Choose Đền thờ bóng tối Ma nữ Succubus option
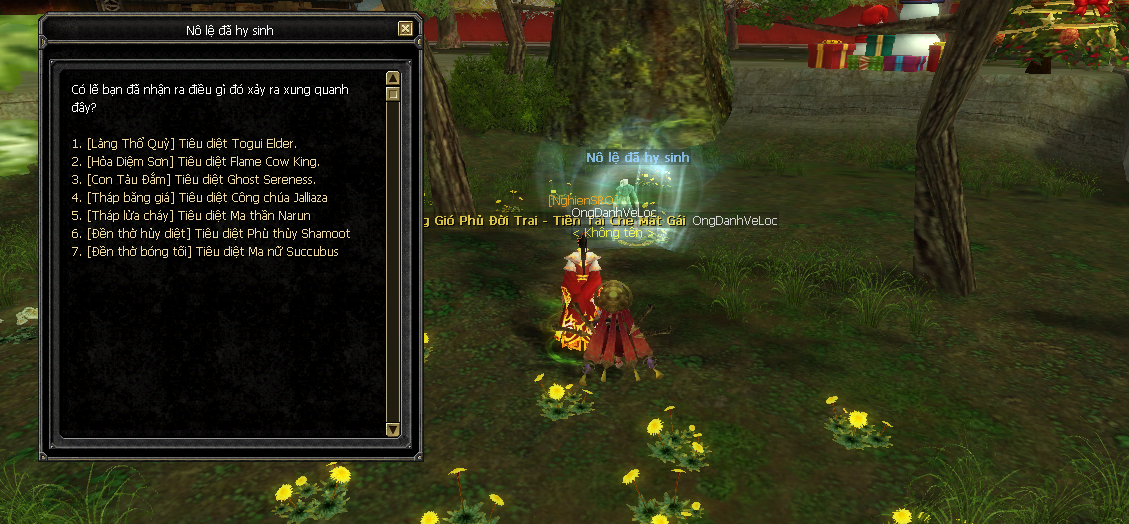The image size is (1129, 524). pos(205,251)
